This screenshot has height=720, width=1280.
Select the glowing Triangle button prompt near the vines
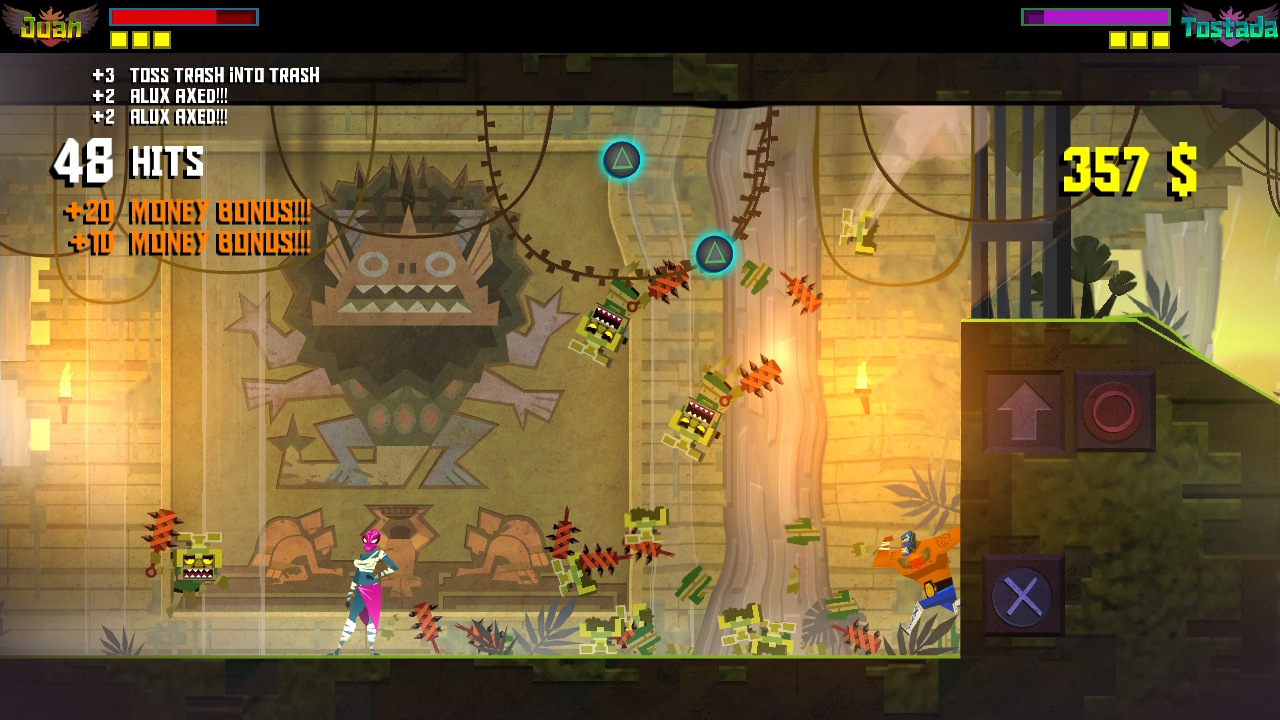point(621,160)
